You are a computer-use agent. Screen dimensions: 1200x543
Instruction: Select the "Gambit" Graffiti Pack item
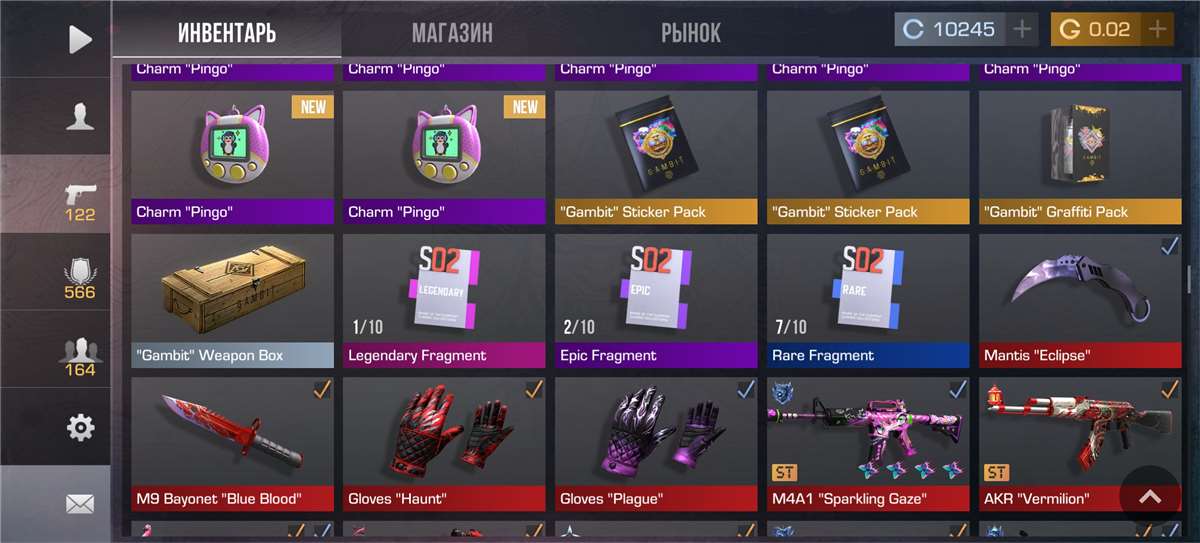coord(1079,156)
